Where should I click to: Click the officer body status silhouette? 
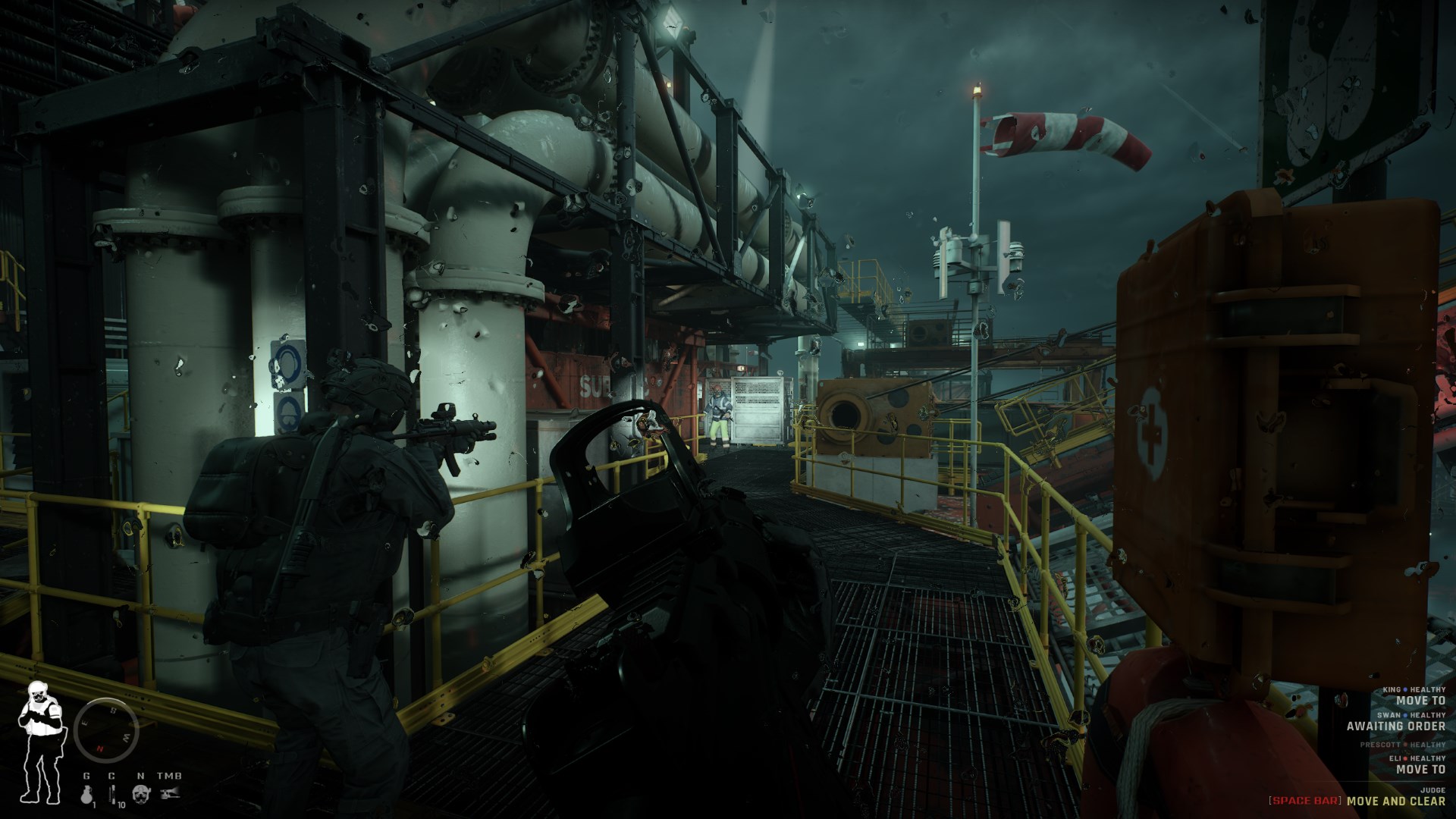click(x=38, y=742)
